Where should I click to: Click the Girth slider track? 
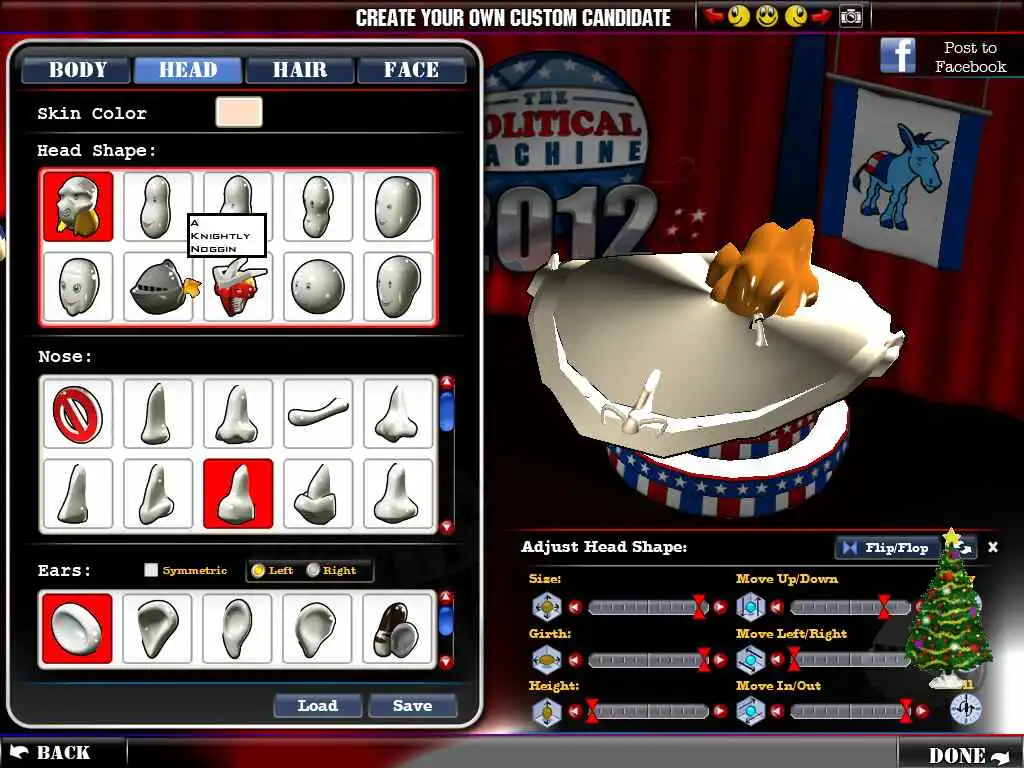[x=645, y=660]
